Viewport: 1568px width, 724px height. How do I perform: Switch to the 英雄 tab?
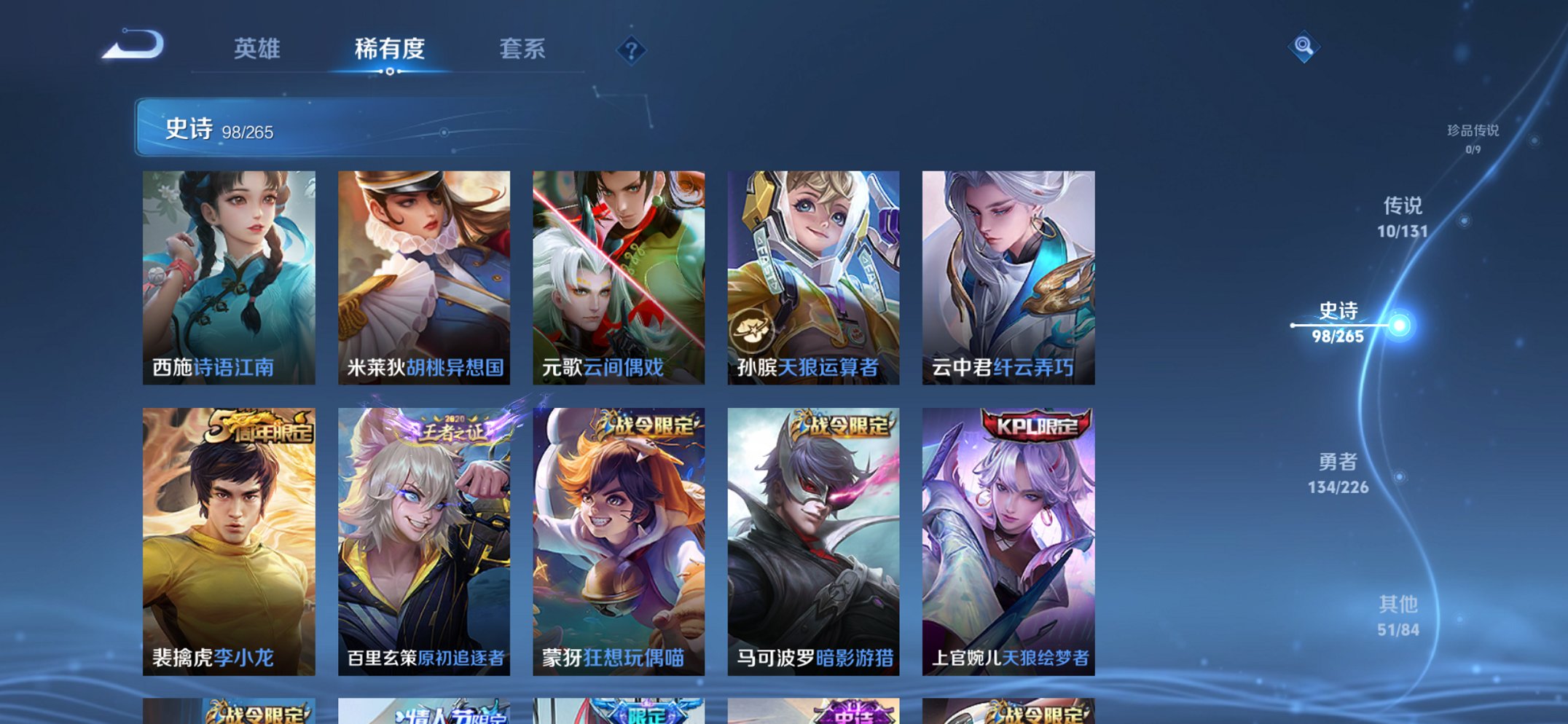(256, 48)
